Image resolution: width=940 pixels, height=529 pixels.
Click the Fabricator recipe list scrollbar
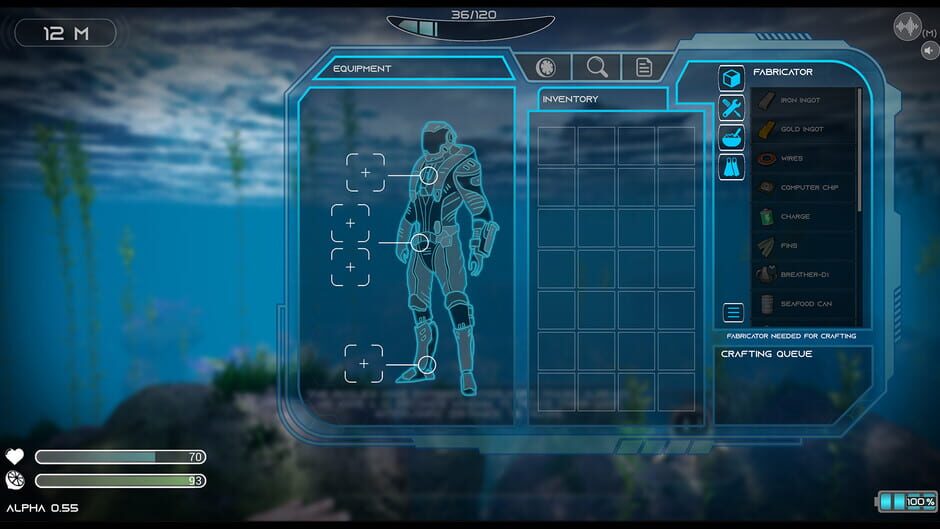coord(859,150)
